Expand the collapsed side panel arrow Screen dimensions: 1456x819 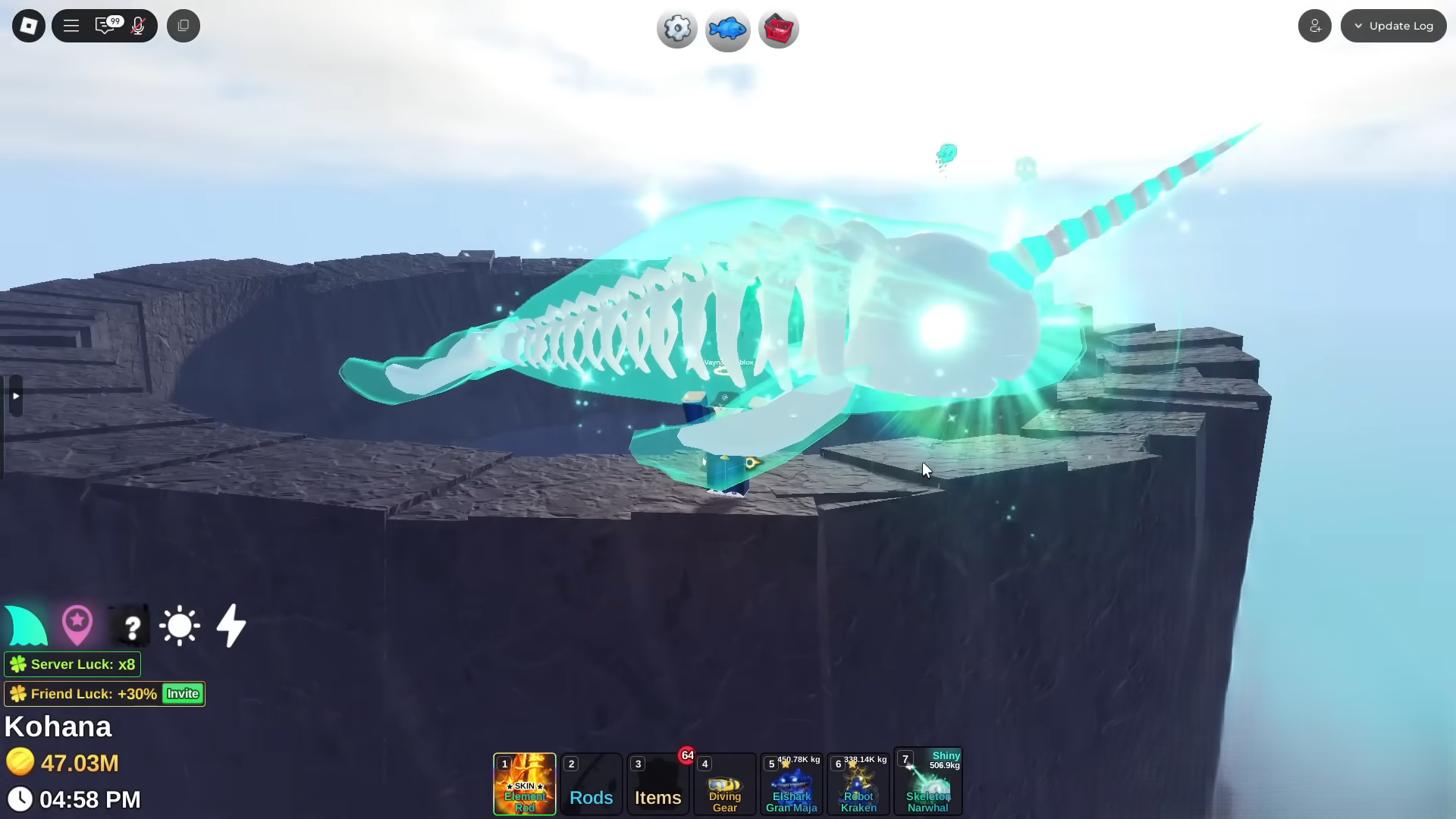(15, 396)
